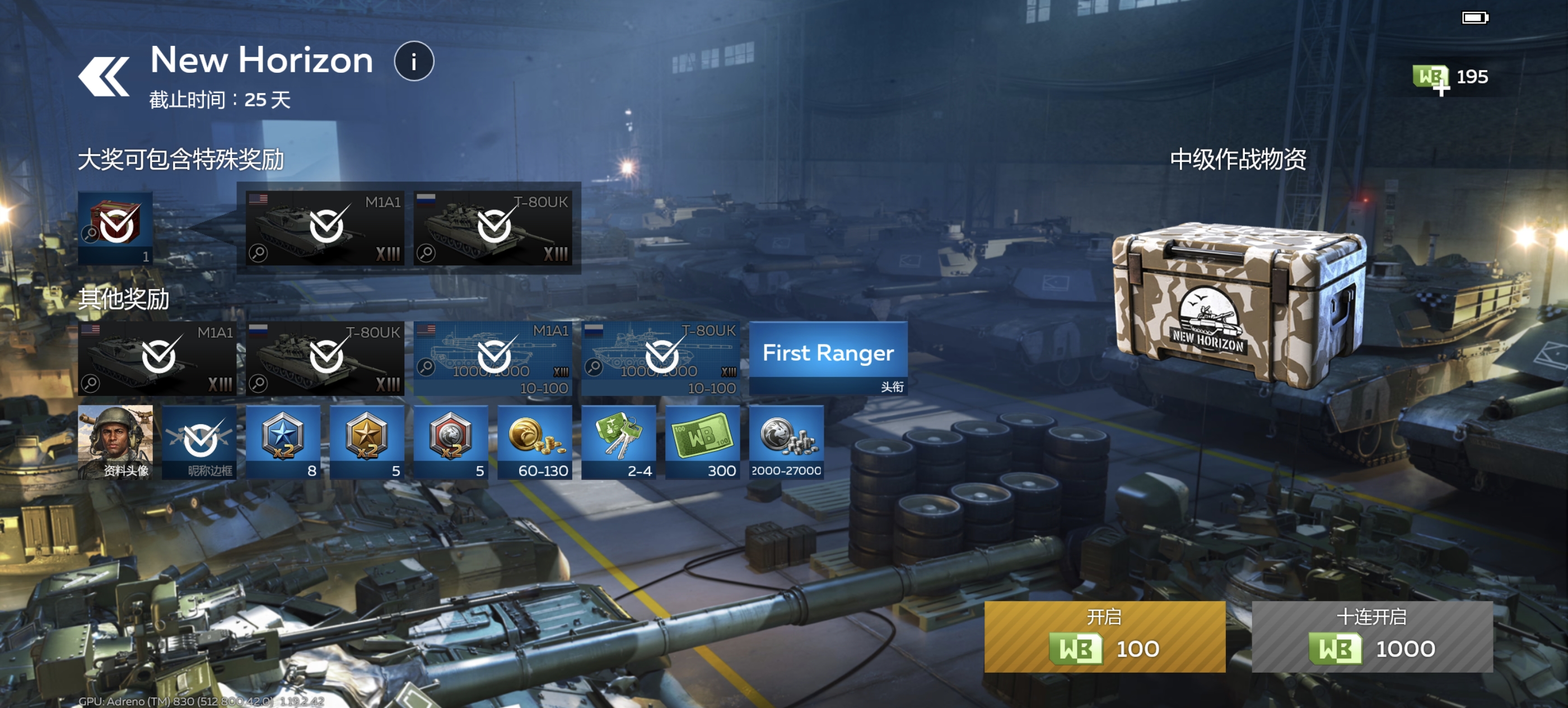Click the New Horizon camouflage crate
The height and width of the screenshot is (708, 1568).
1238,304
